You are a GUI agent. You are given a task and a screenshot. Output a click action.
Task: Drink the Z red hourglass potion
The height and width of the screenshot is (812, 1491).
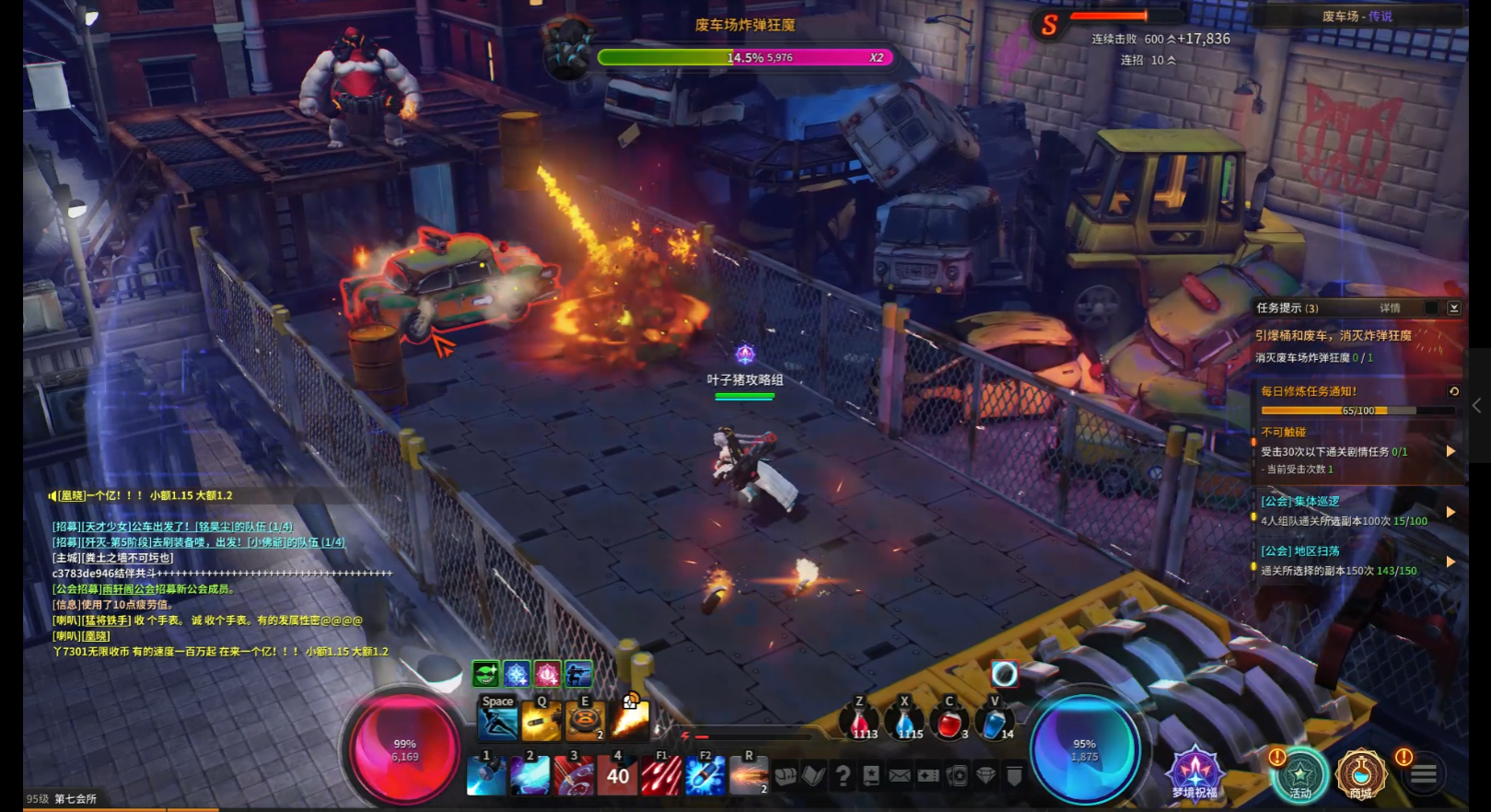click(859, 724)
